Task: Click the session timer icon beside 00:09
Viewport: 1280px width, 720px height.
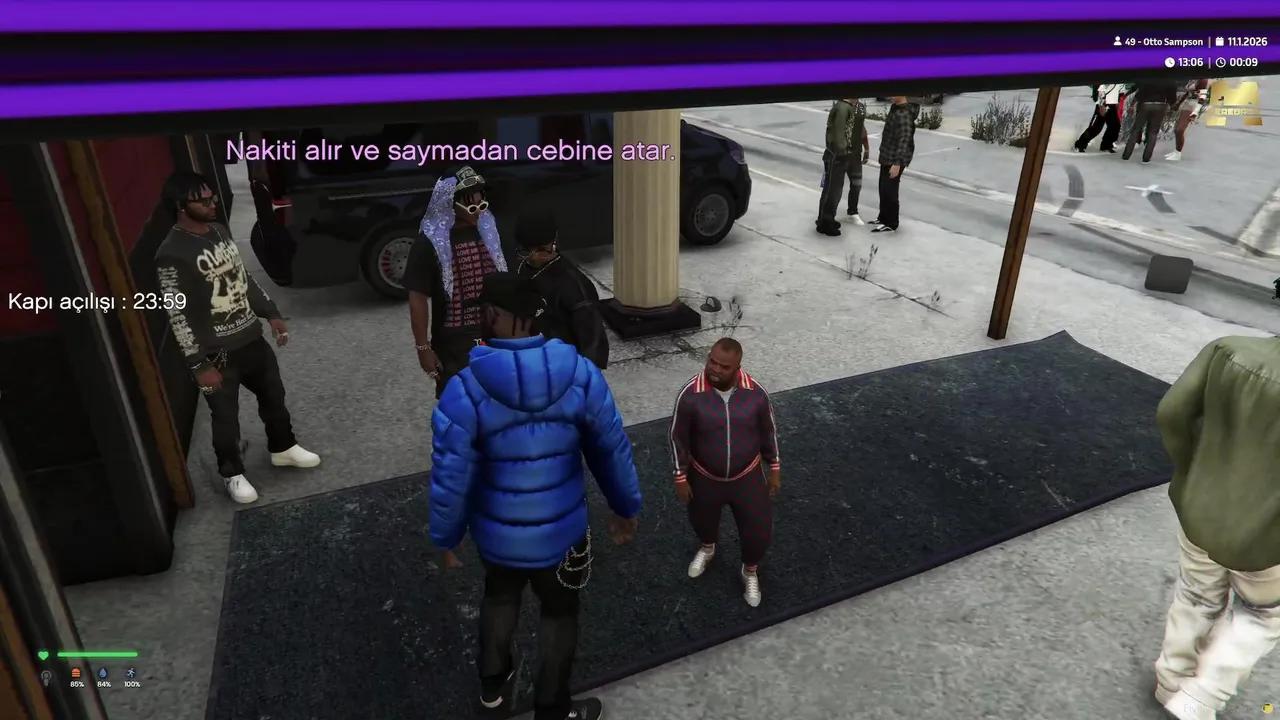Action: click(1221, 62)
